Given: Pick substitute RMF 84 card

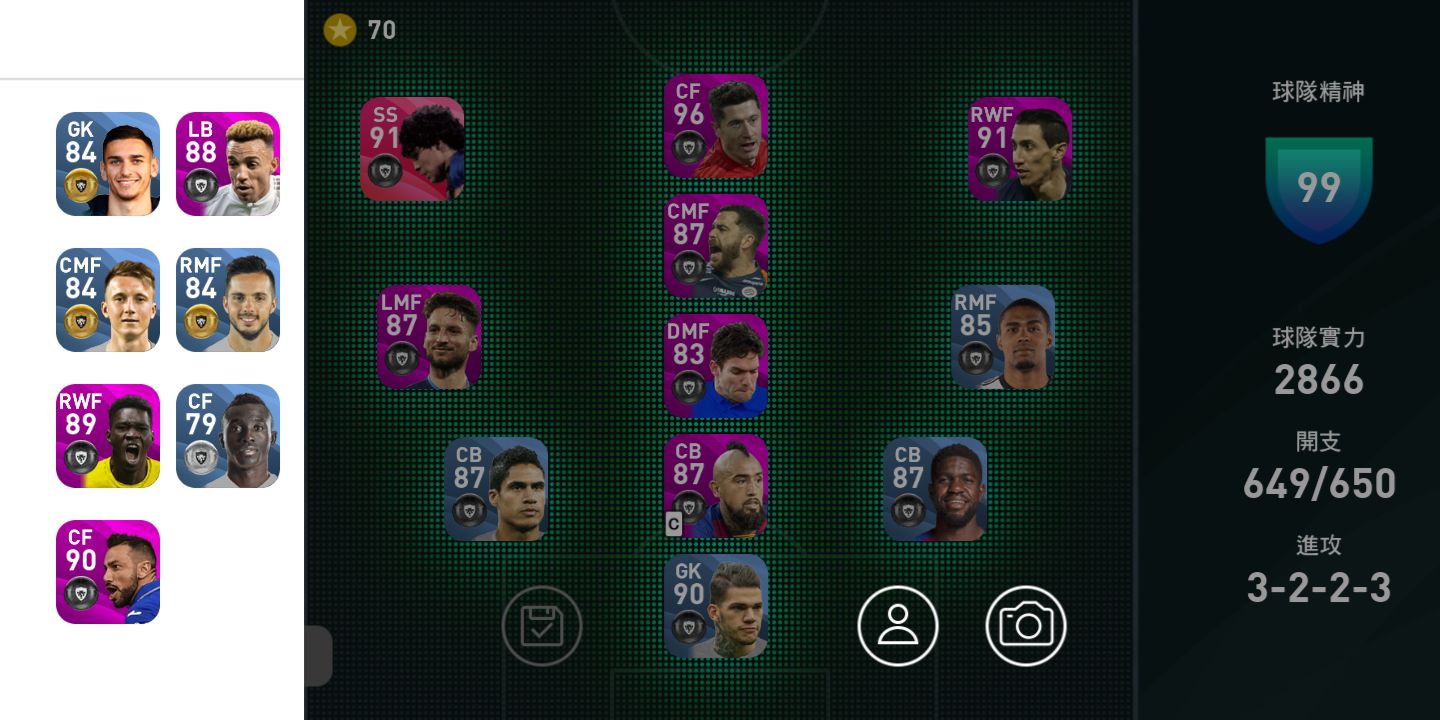Looking at the screenshot, I should point(228,300).
